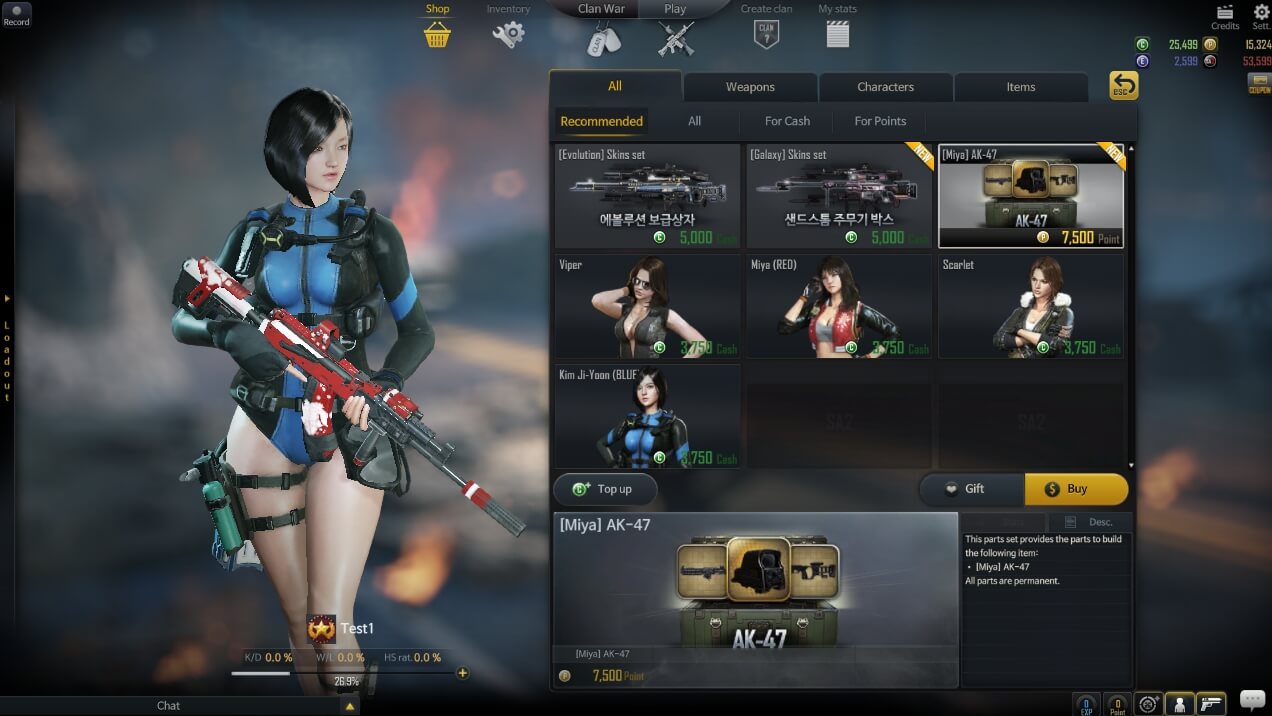The image size is (1272, 716).
Task: Switch to the Characters tab
Action: [885, 87]
